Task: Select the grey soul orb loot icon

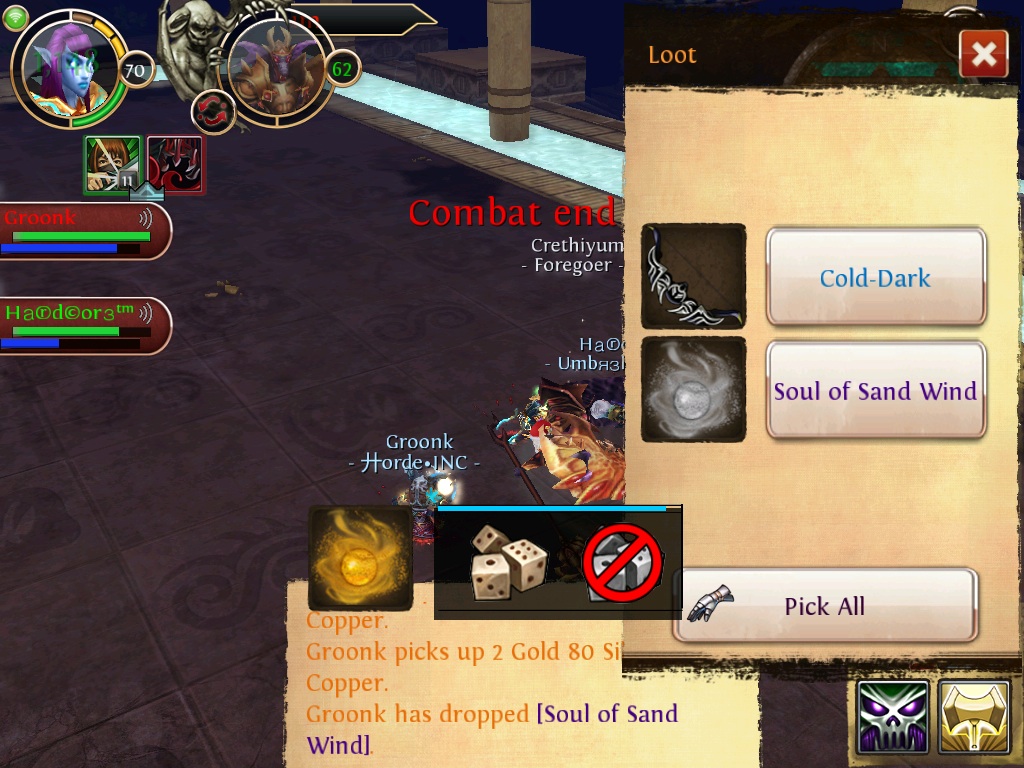Action: point(693,389)
